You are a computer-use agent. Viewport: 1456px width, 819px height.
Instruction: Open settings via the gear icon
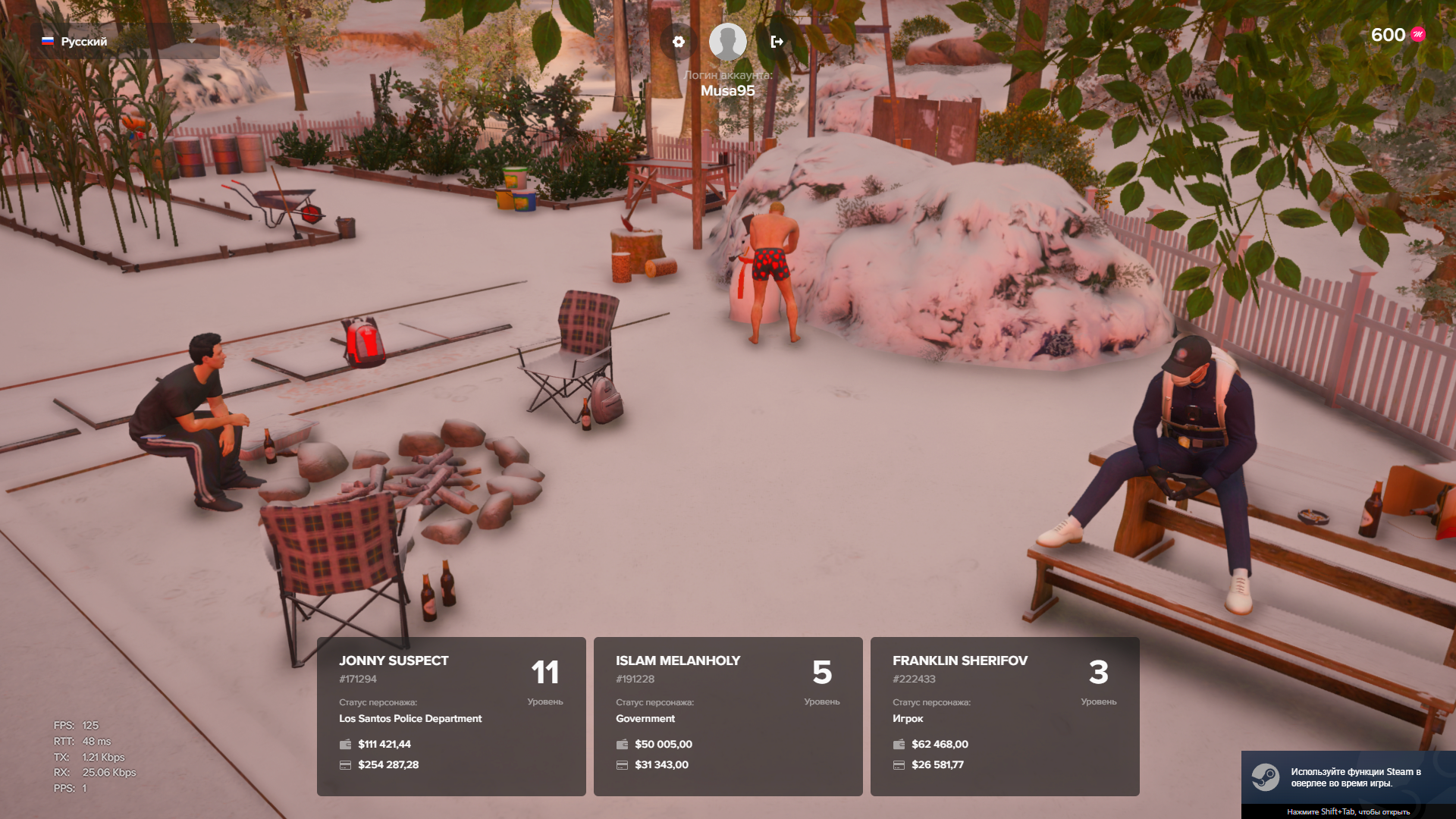(679, 42)
